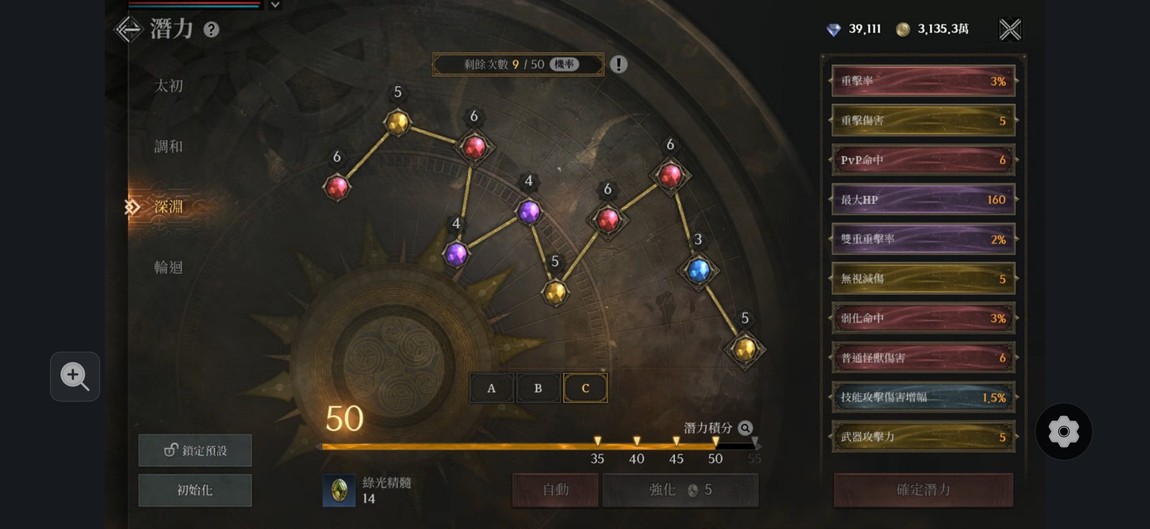
Task: Close the 潛力 potential screen
Action: tap(1010, 29)
